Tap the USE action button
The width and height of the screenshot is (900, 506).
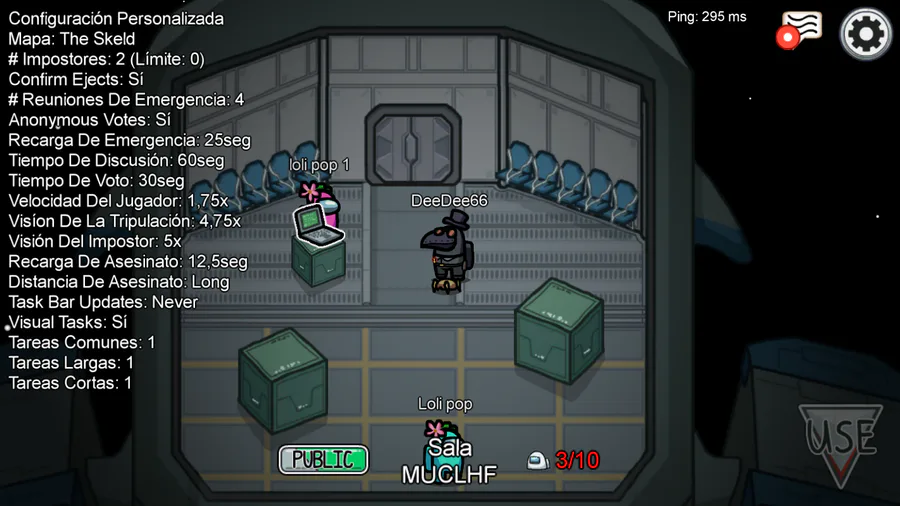840,441
